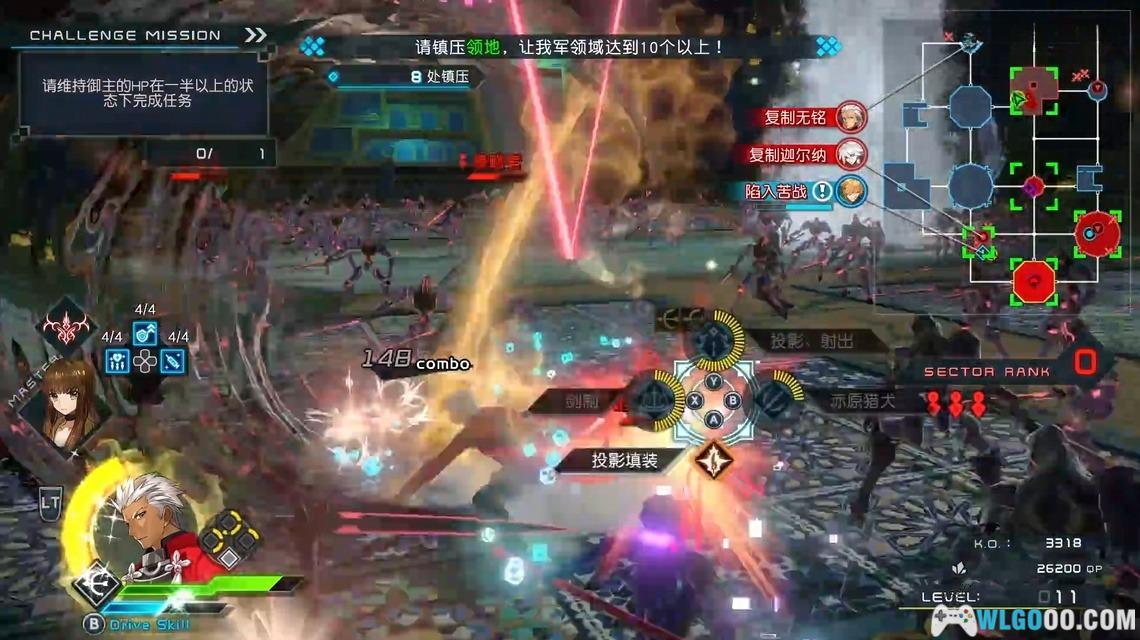Activate the 投影、射出 skill icon
This screenshot has width=1140, height=640.
[714, 340]
